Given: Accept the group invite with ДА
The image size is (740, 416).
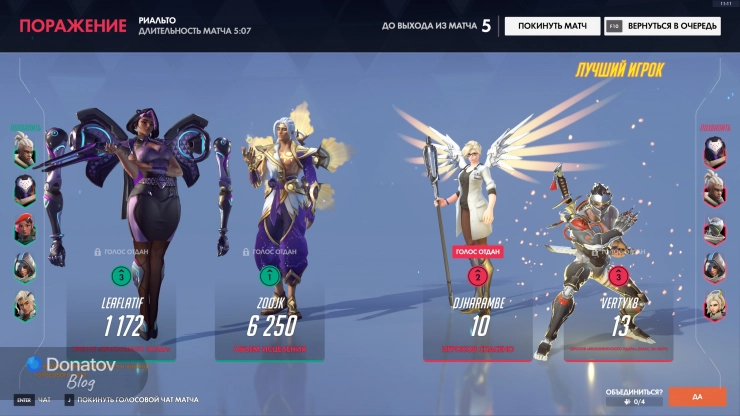Looking at the screenshot, I should click(697, 397).
